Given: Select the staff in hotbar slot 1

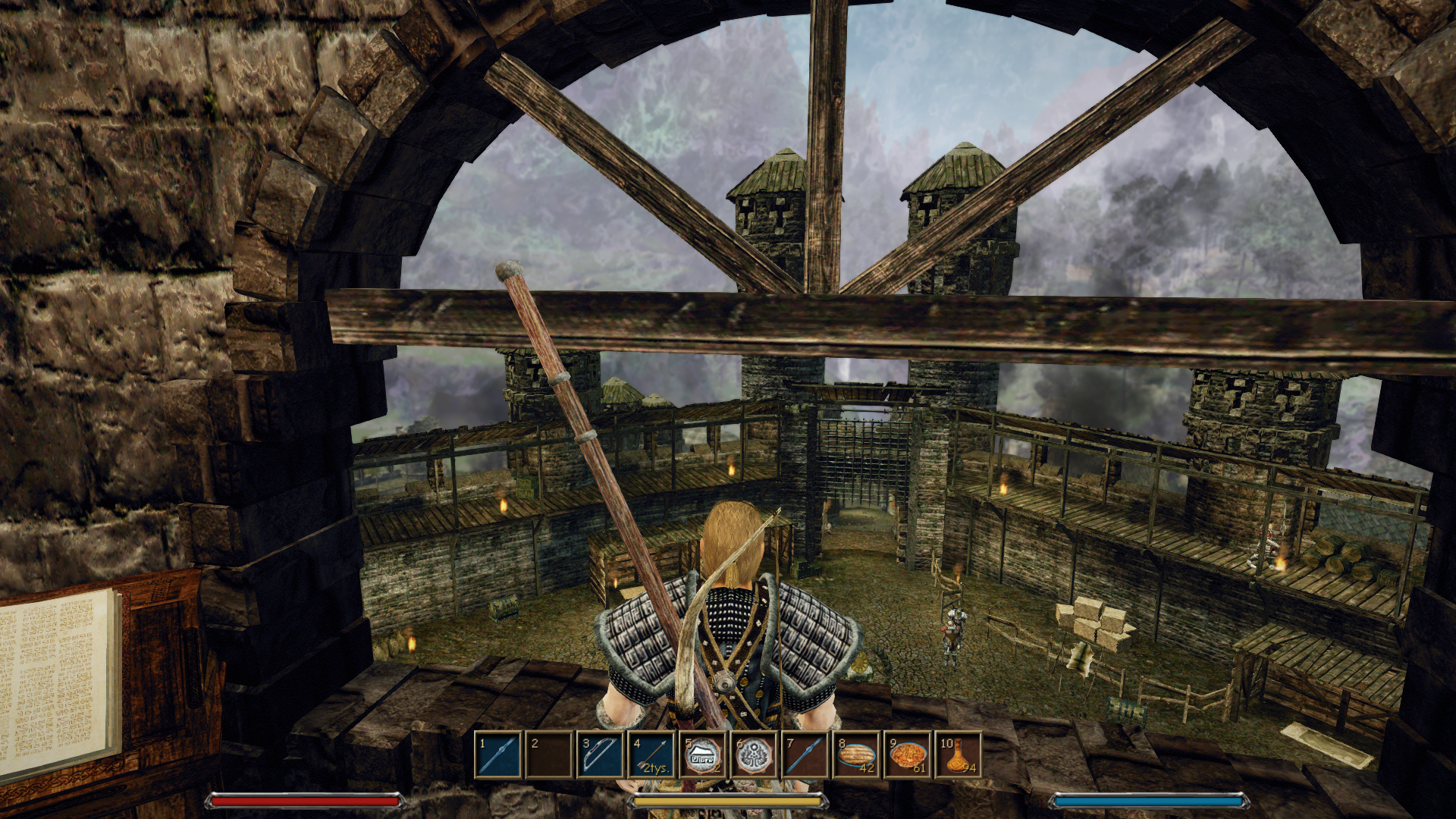Looking at the screenshot, I should [498, 755].
